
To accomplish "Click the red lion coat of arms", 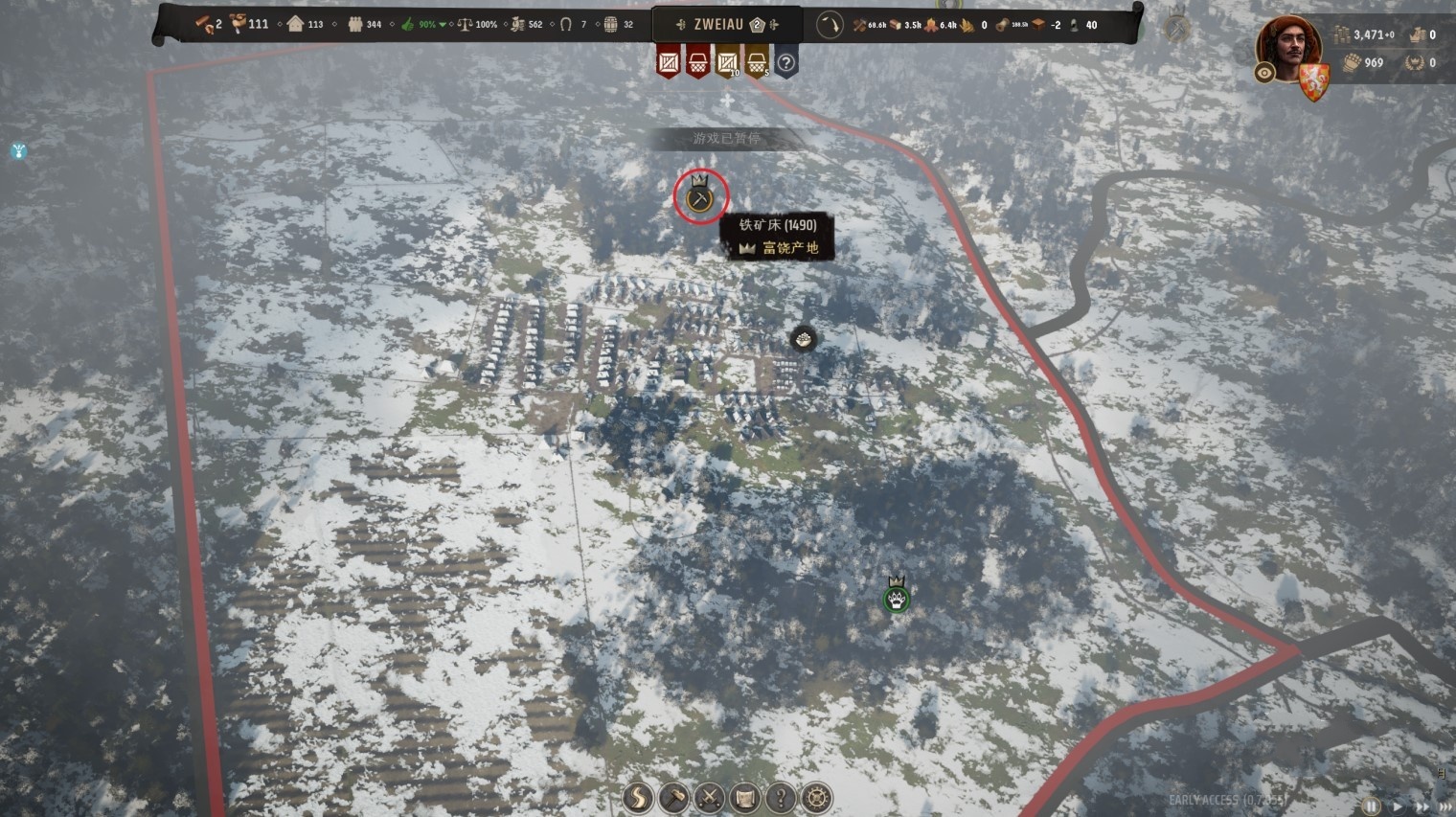I will pyautogui.click(x=1312, y=82).
